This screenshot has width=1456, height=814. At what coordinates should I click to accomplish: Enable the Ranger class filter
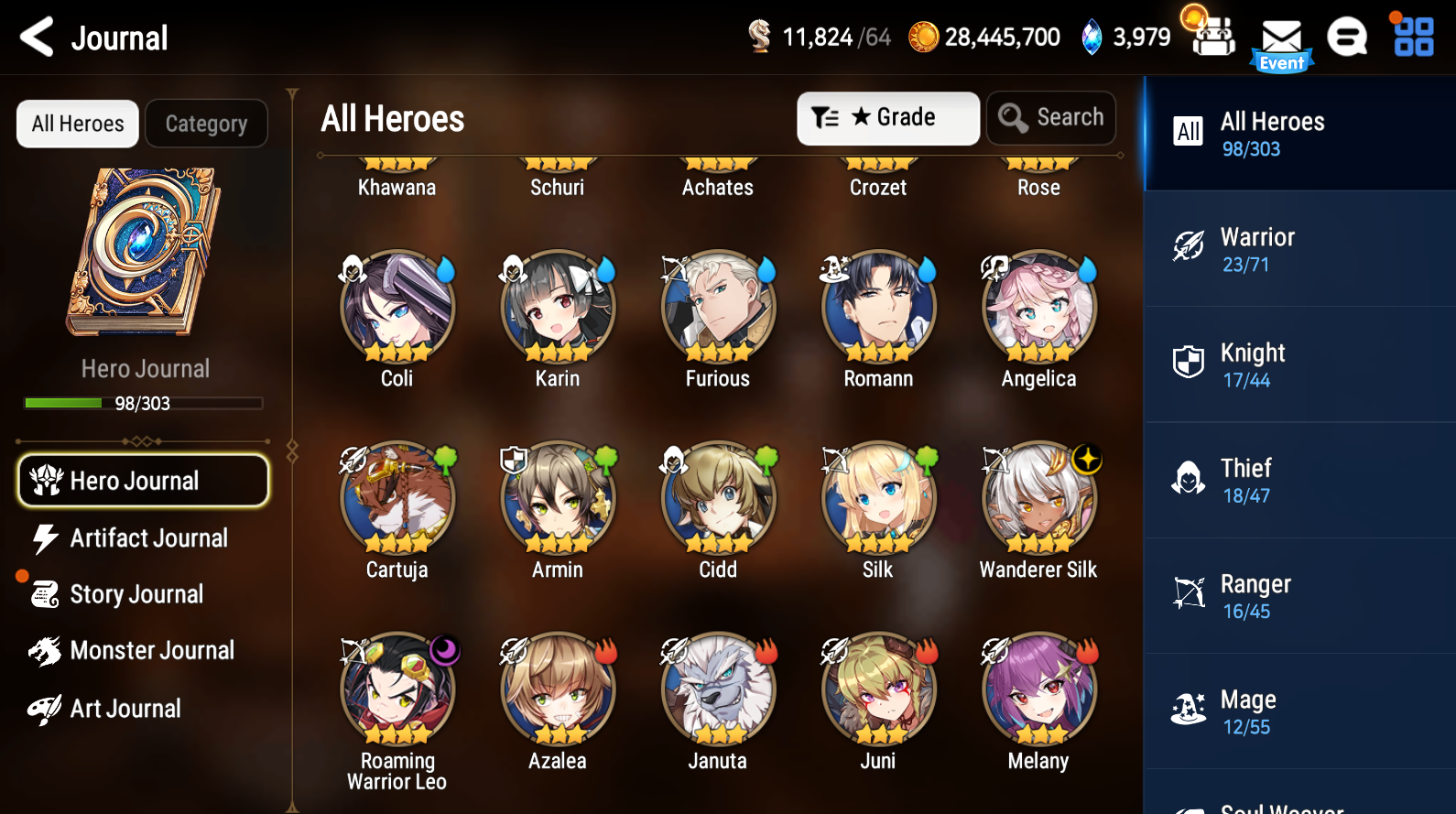[1188, 592]
